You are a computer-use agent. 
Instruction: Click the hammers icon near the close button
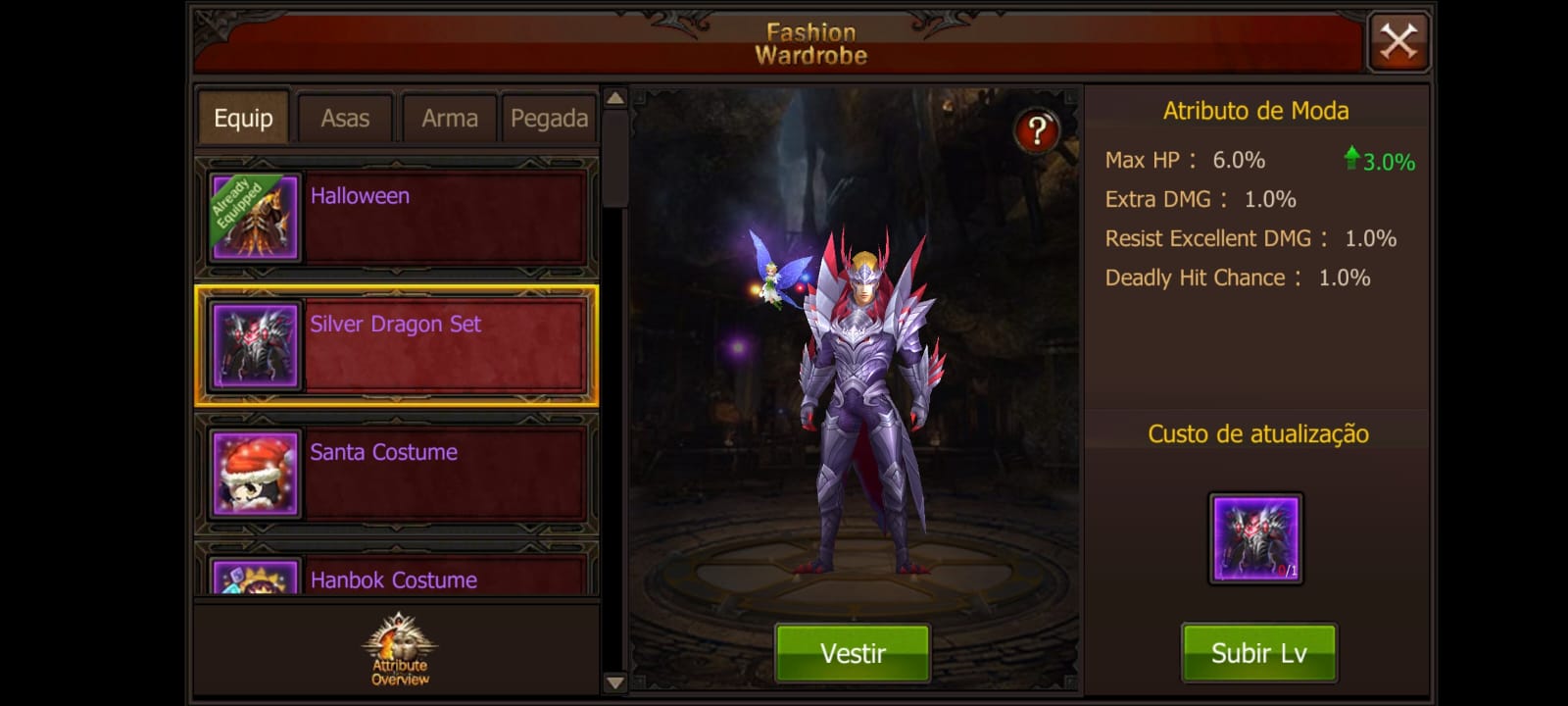coord(1398,41)
